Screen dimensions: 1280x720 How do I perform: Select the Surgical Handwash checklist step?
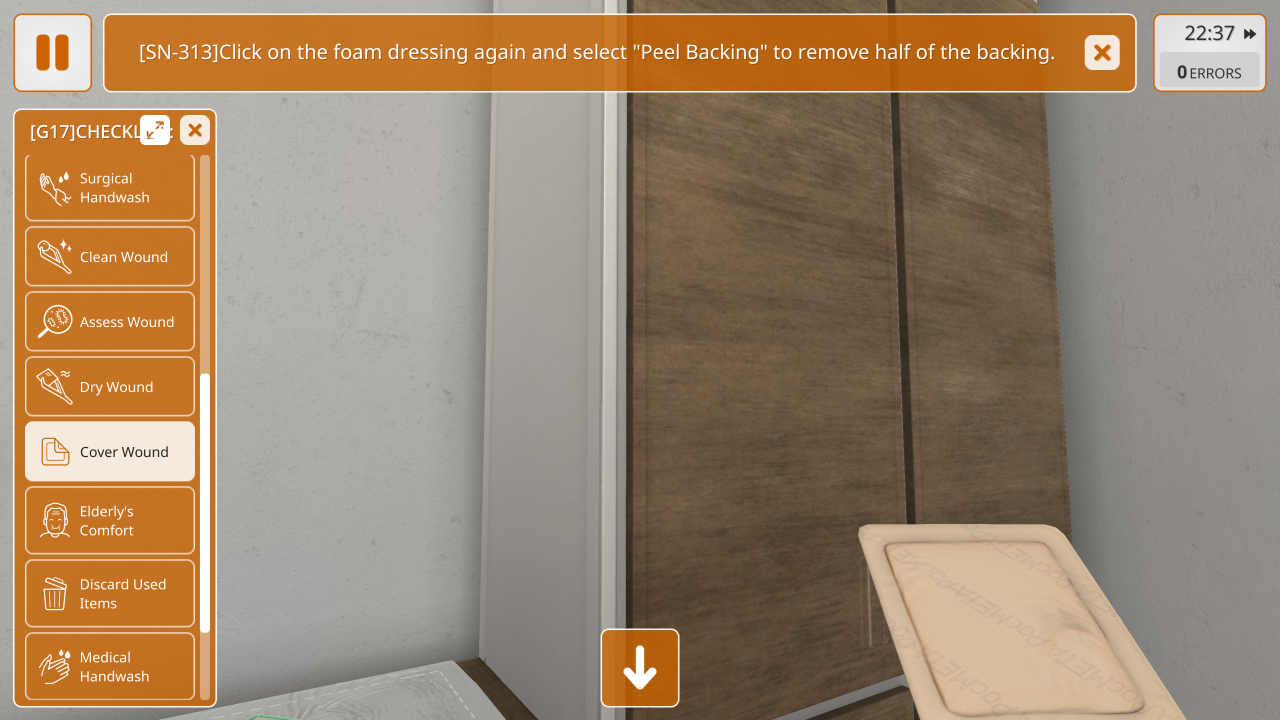[x=110, y=188]
